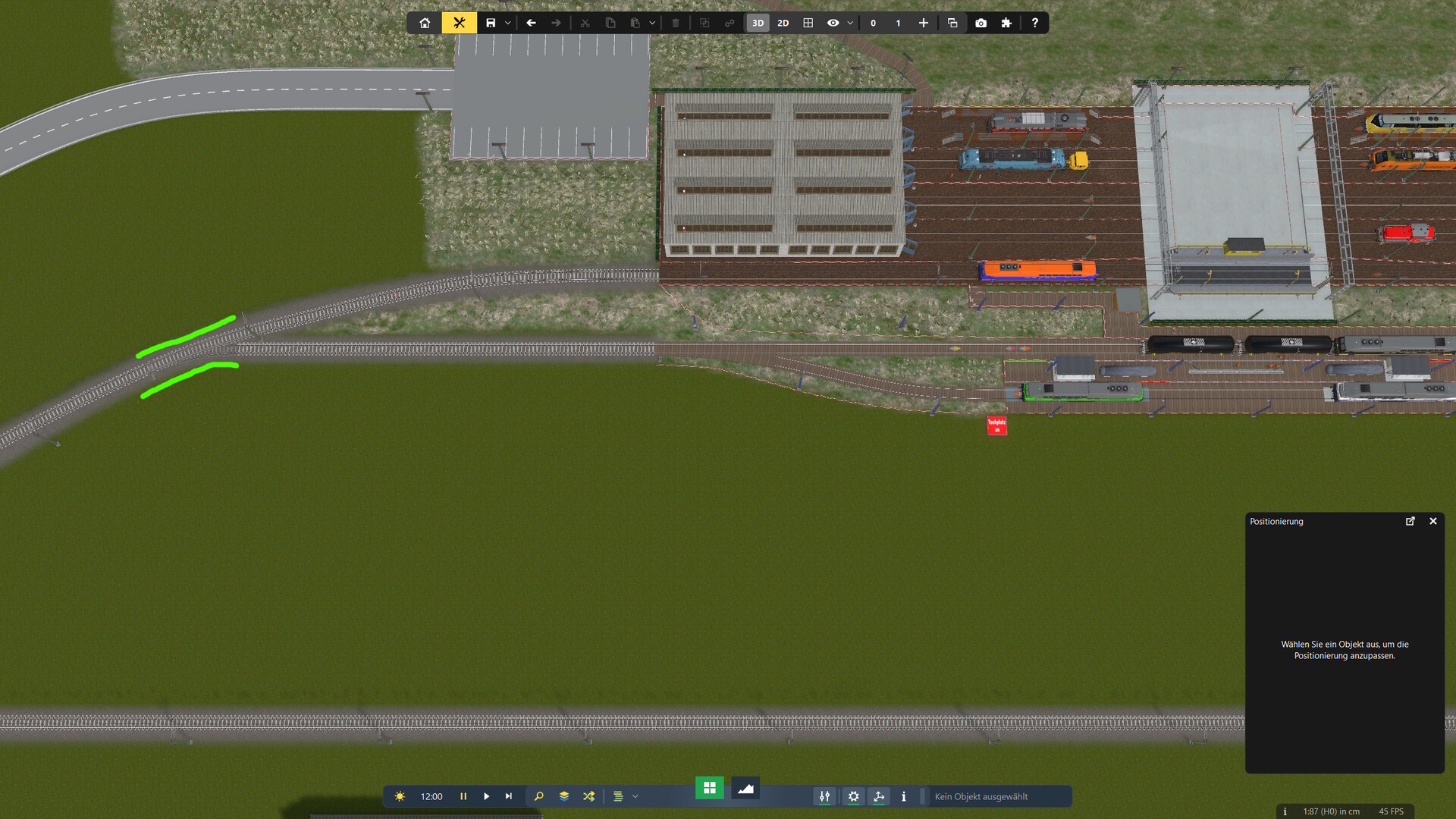Switch to the 2D view

(x=783, y=23)
